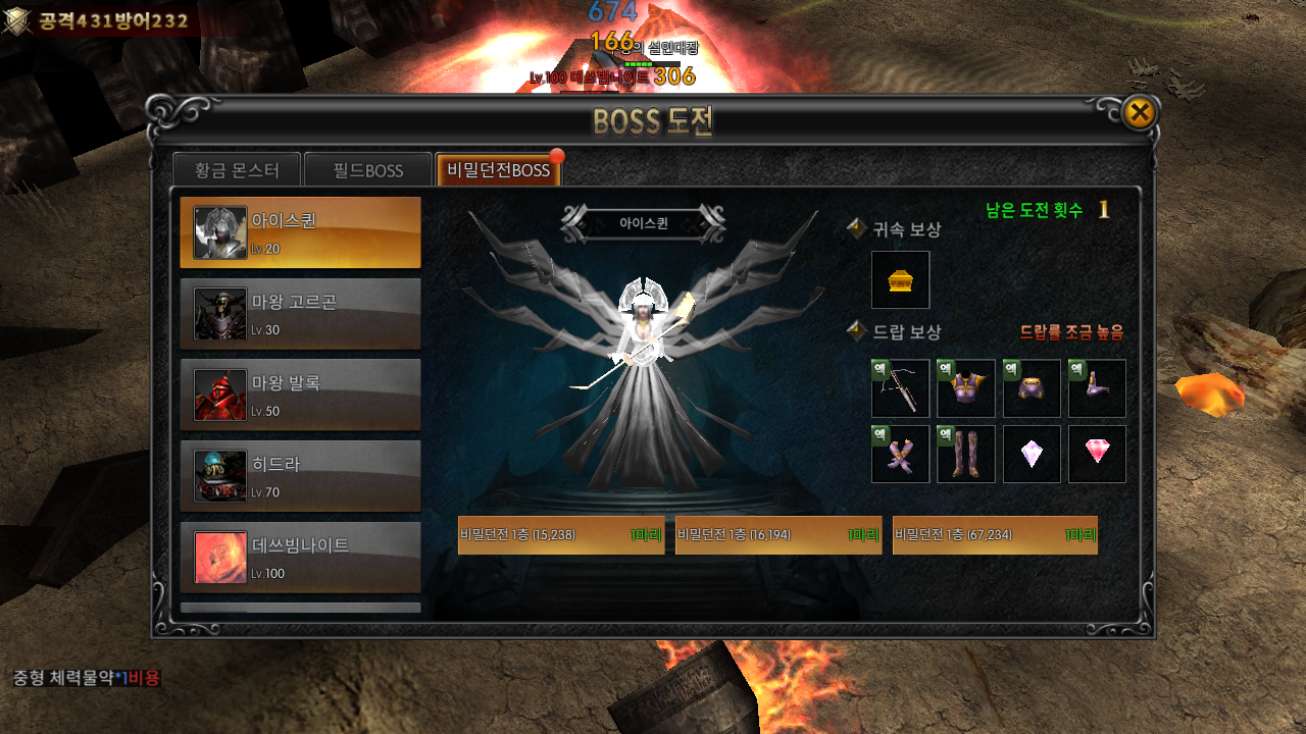Close the BOSS 도전 window
This screenshot has height=734, width=1306.
click(x=1138, y=113)
